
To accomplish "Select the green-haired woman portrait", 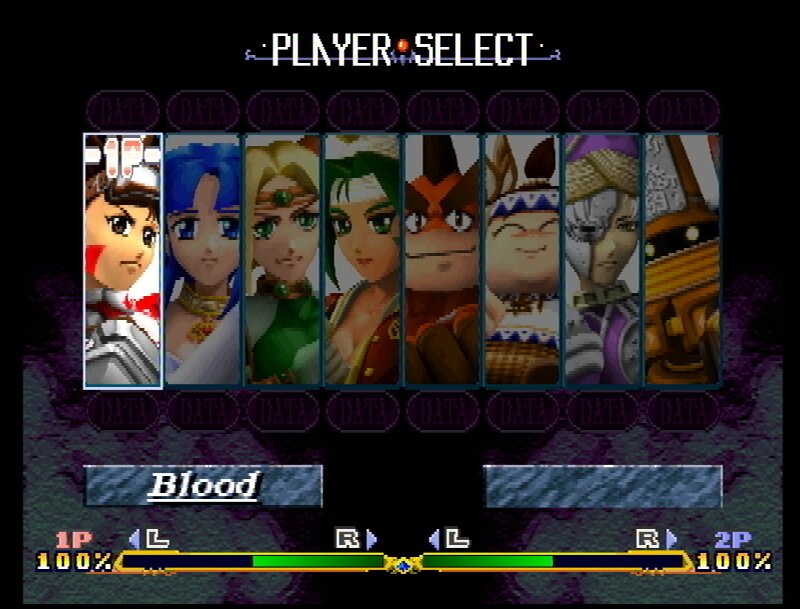I will [x=362, y=260].
